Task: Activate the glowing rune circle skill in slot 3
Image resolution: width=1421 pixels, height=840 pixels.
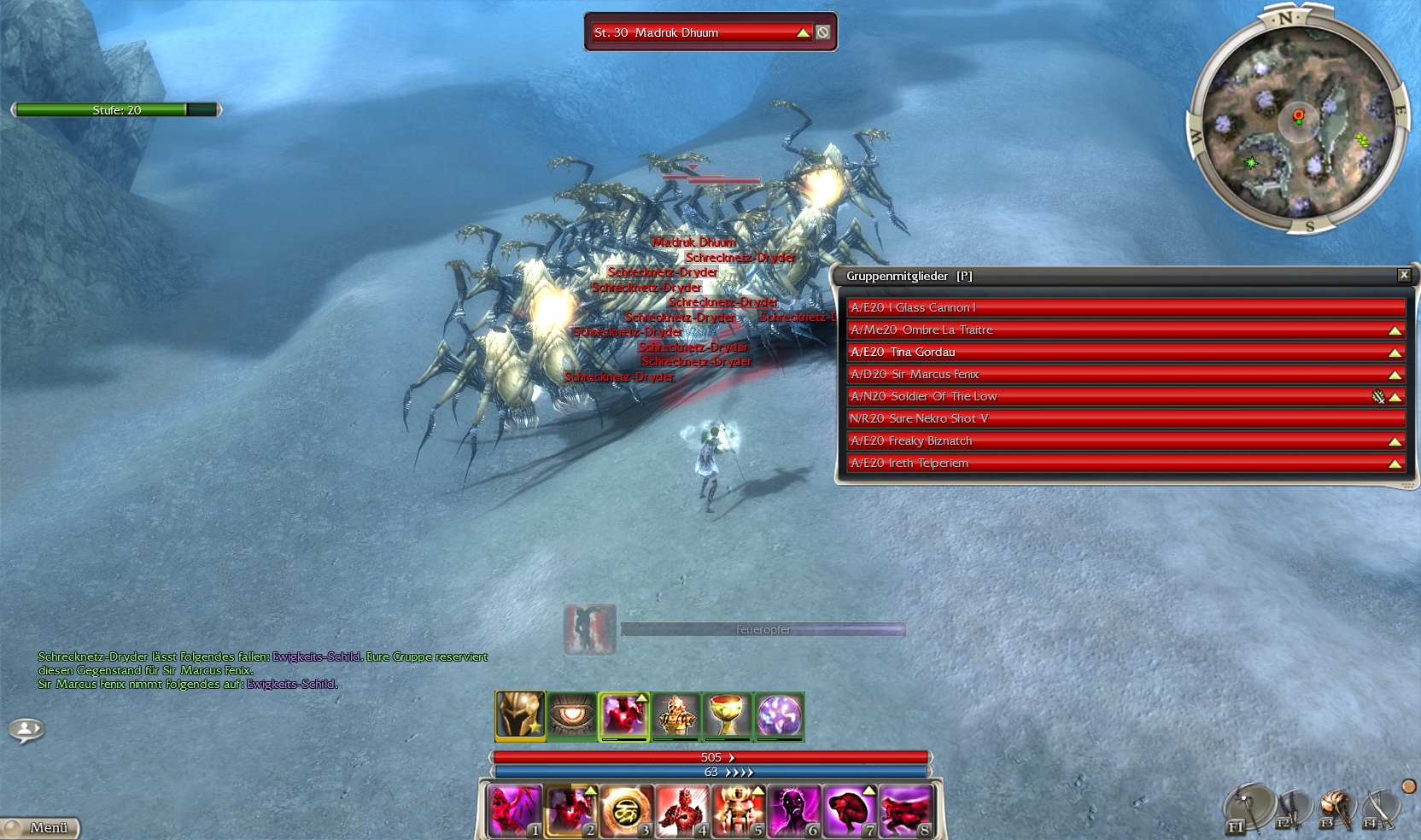Action: coord(626,810)
